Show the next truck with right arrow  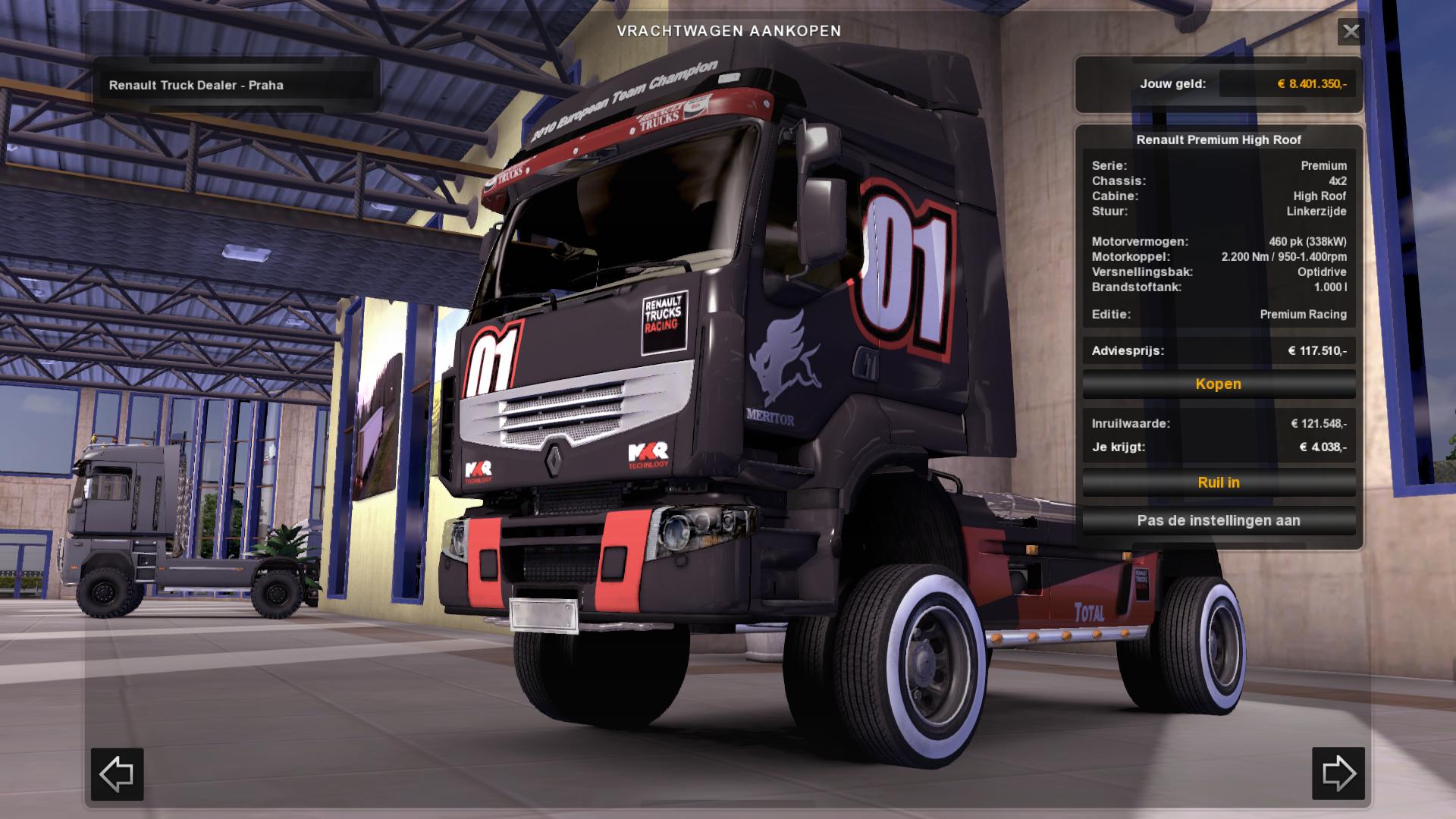tap(1338, 773)
